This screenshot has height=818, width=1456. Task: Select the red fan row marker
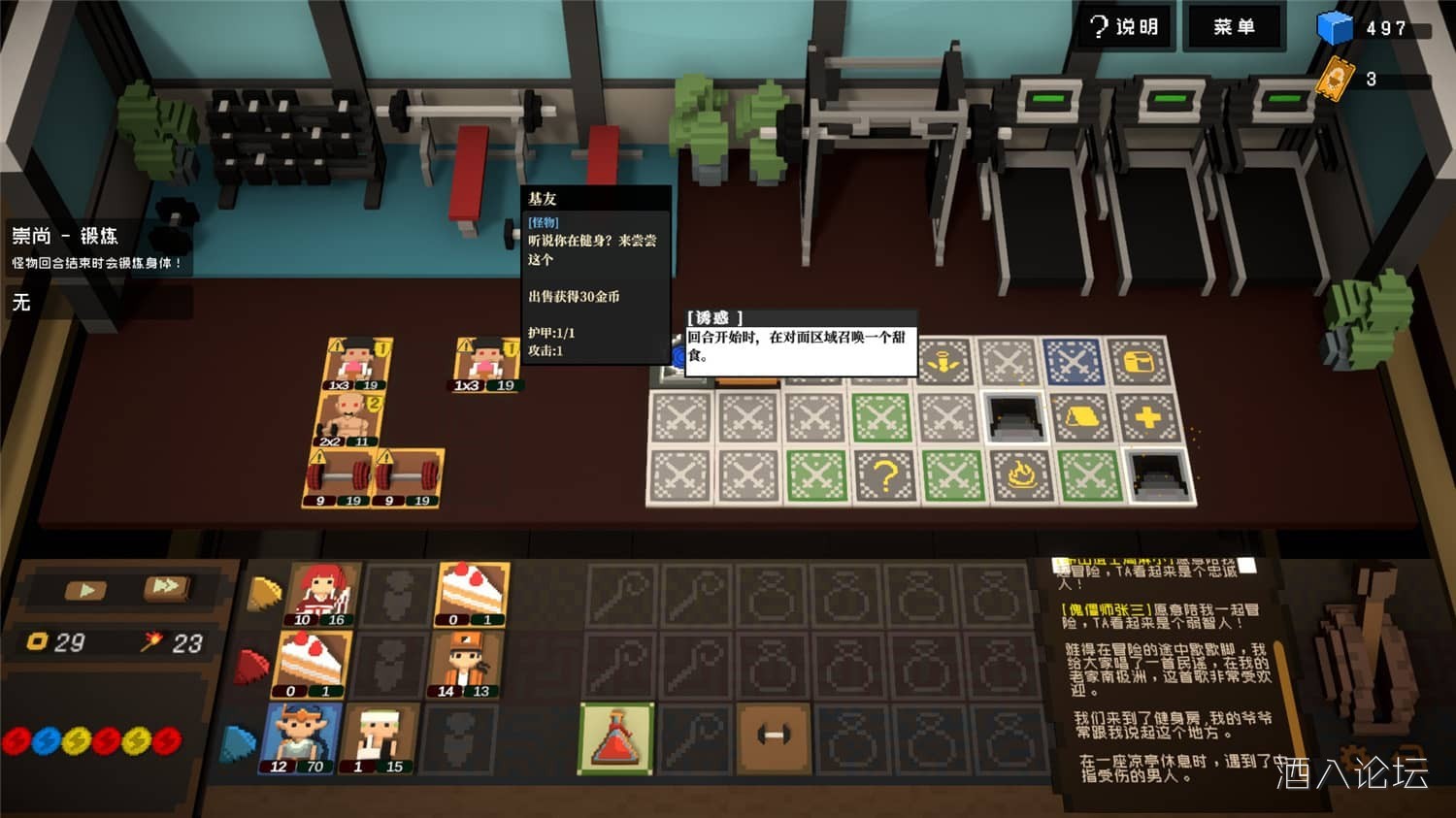252,667
